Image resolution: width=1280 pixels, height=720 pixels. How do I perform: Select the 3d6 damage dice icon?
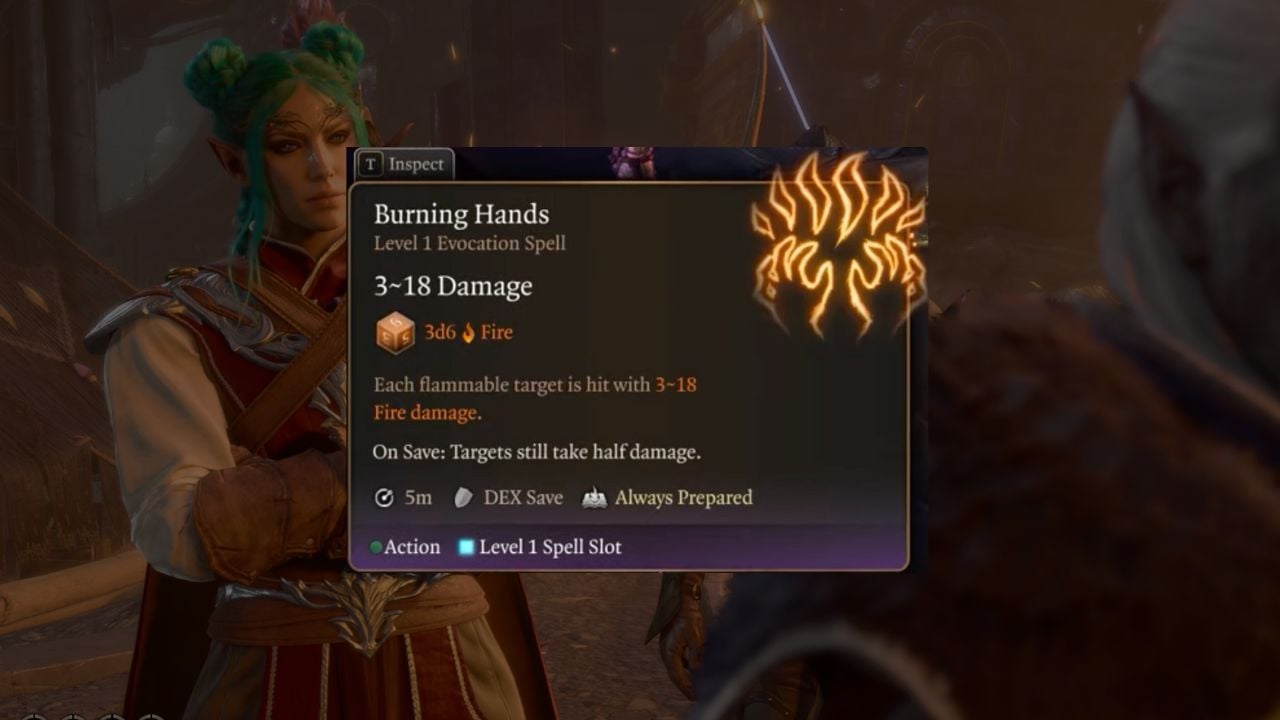pos(398,331)
